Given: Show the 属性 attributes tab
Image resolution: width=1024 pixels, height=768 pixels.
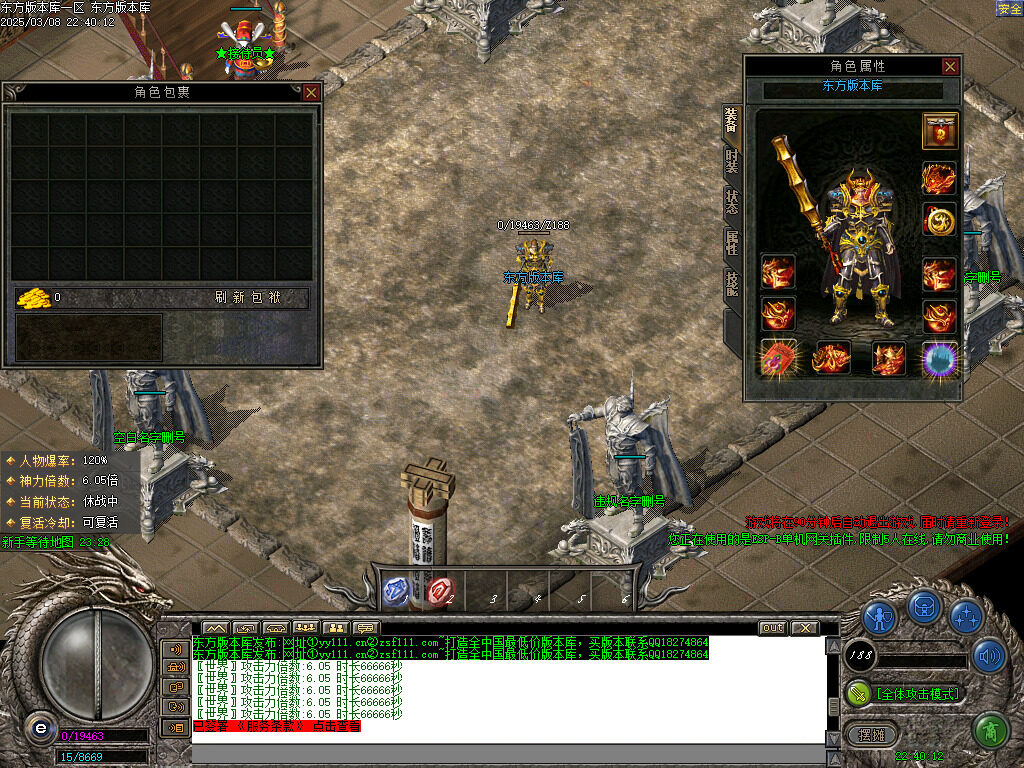Looking at the screenshot, I should pos(731,242).
